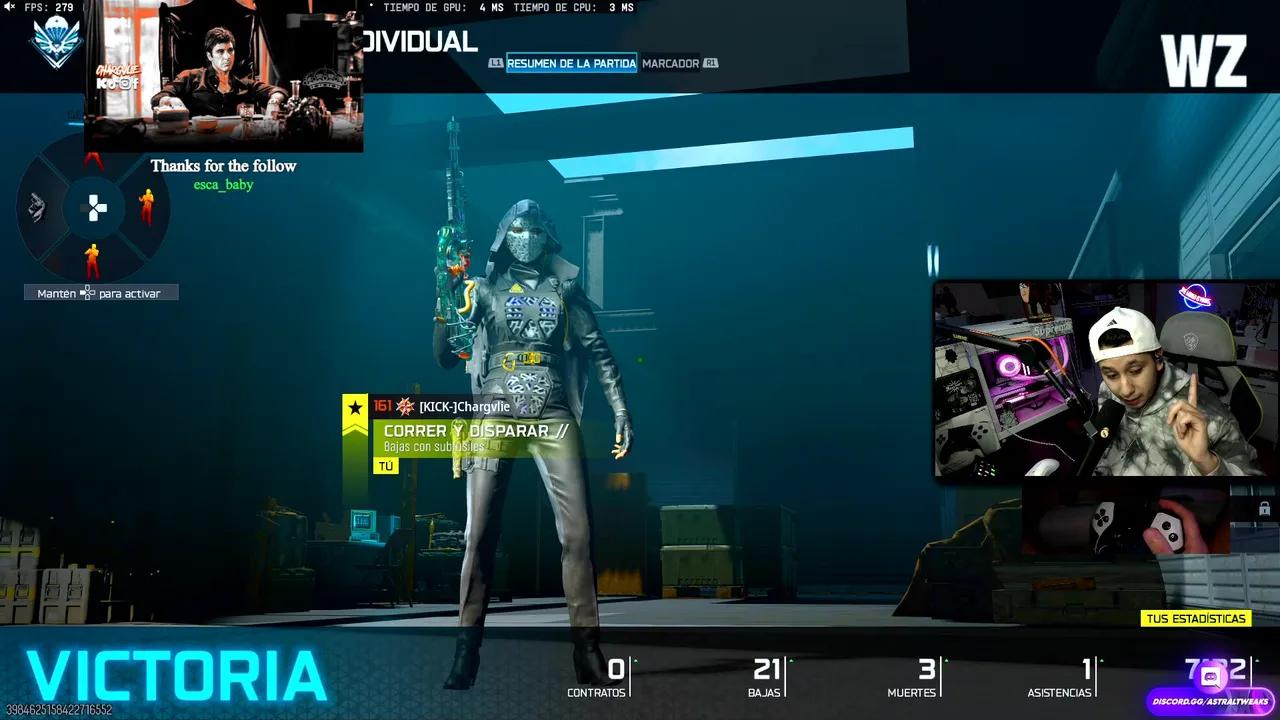Image resolution: width=1280 pixels, height=720 pixels.
Task: Click the lock icon on the handcam overlay
Action: [x=1264, y=510]
